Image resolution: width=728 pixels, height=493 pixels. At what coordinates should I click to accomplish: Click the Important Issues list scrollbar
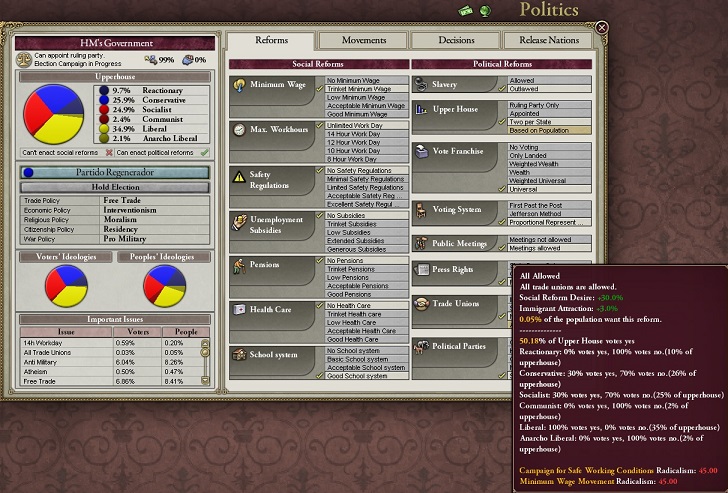[x=205, y=360]
